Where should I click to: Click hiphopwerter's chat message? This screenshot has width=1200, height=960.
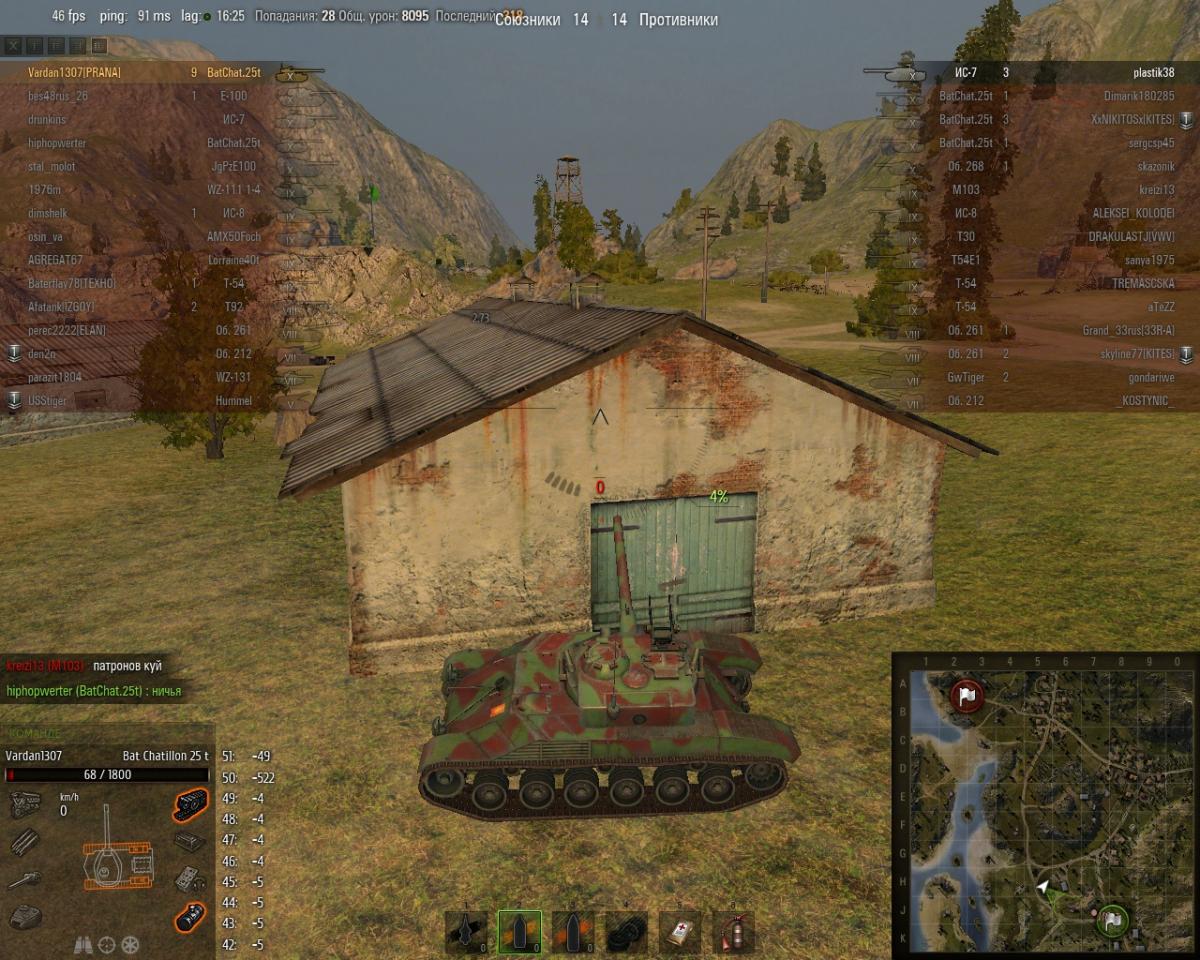pos(94,690)
